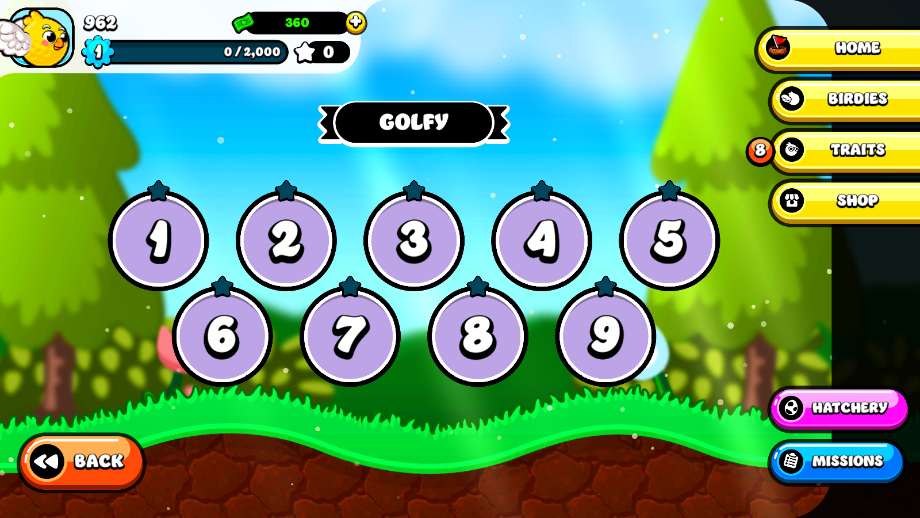Choose level 2 tile
The image size is (920, 518).
286,240
